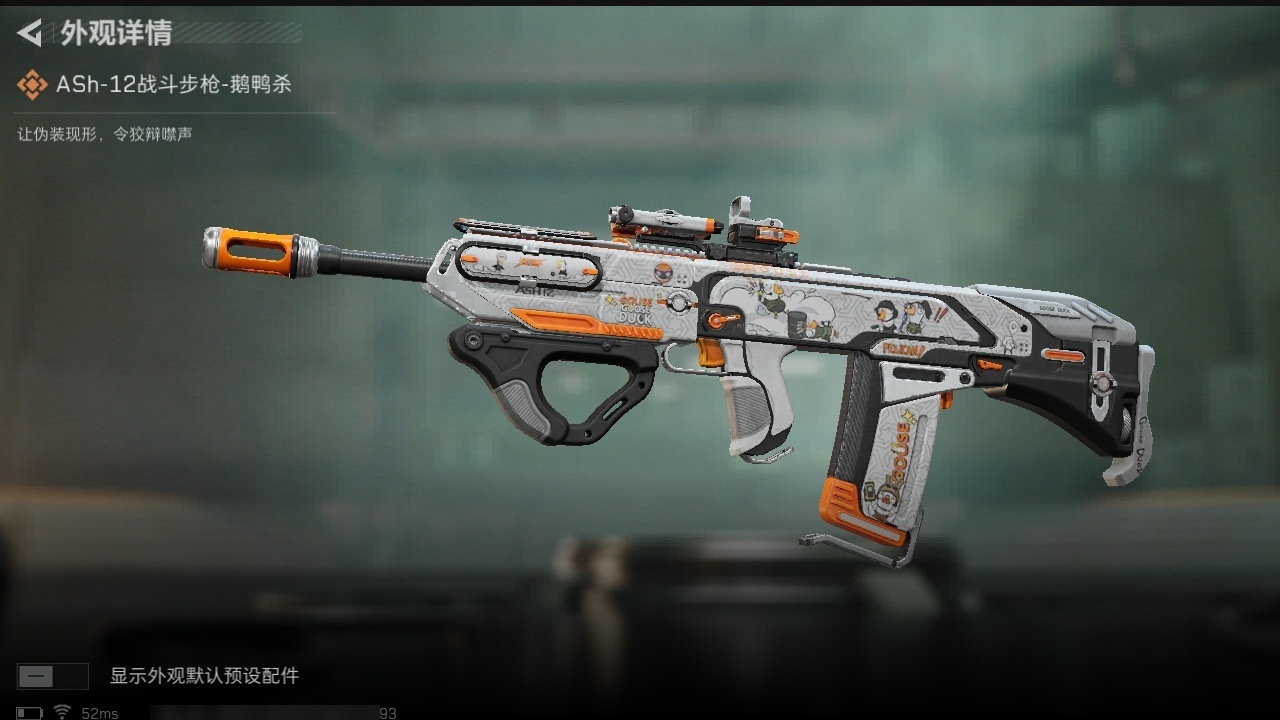This screenshot has width=1280, height=720.
Task: Go back using the arrow beside 外观详情
Action: click(30, 34)
